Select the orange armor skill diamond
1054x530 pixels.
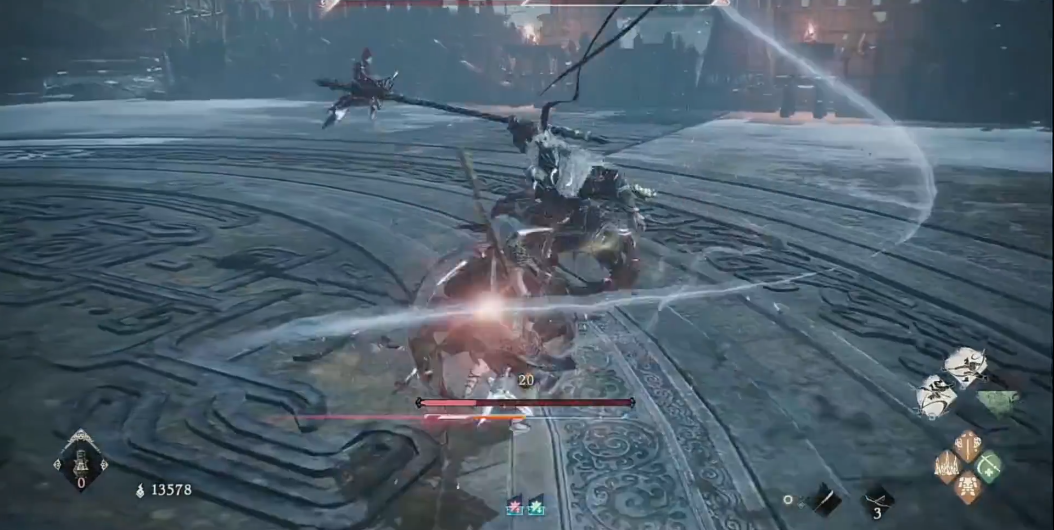click(x=967, y=488)
